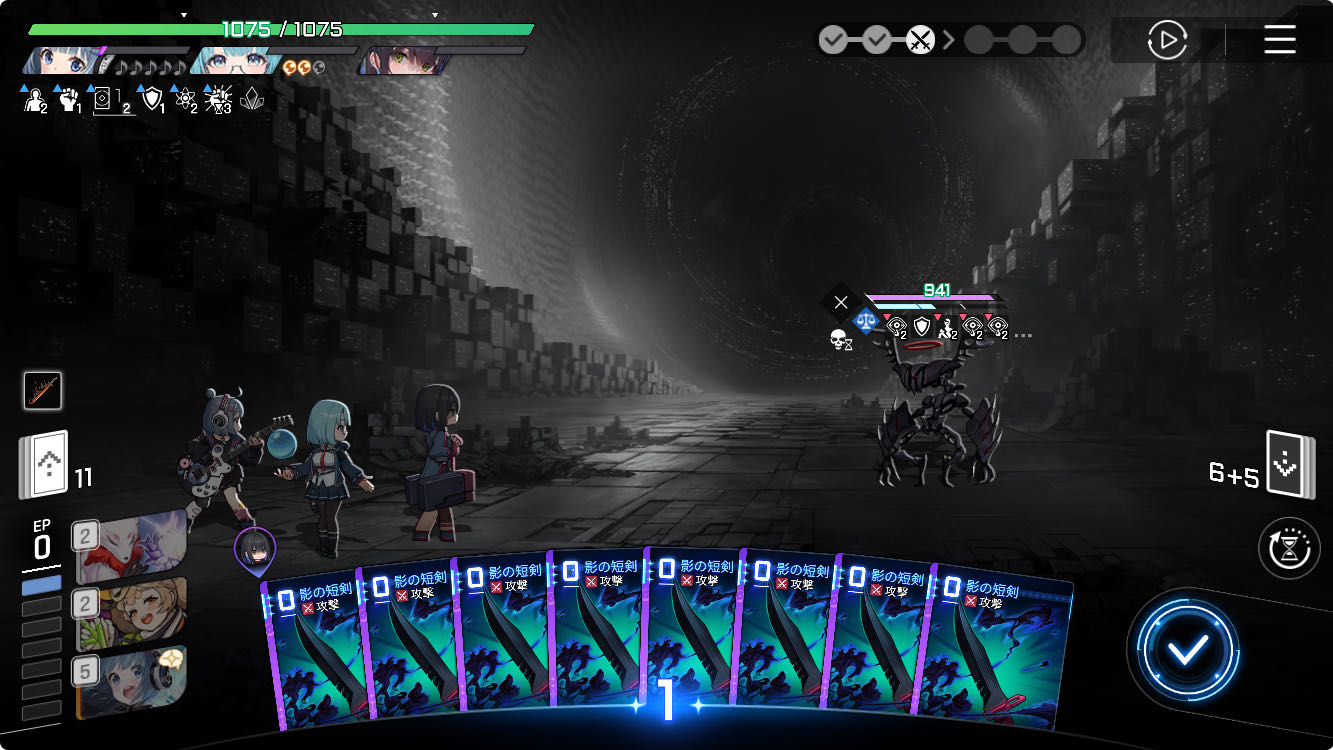Image resolution: width=1333 pixels, height=750 pixels.
Task: Inspect the orange slash relic icon
Action: [43, 390]
